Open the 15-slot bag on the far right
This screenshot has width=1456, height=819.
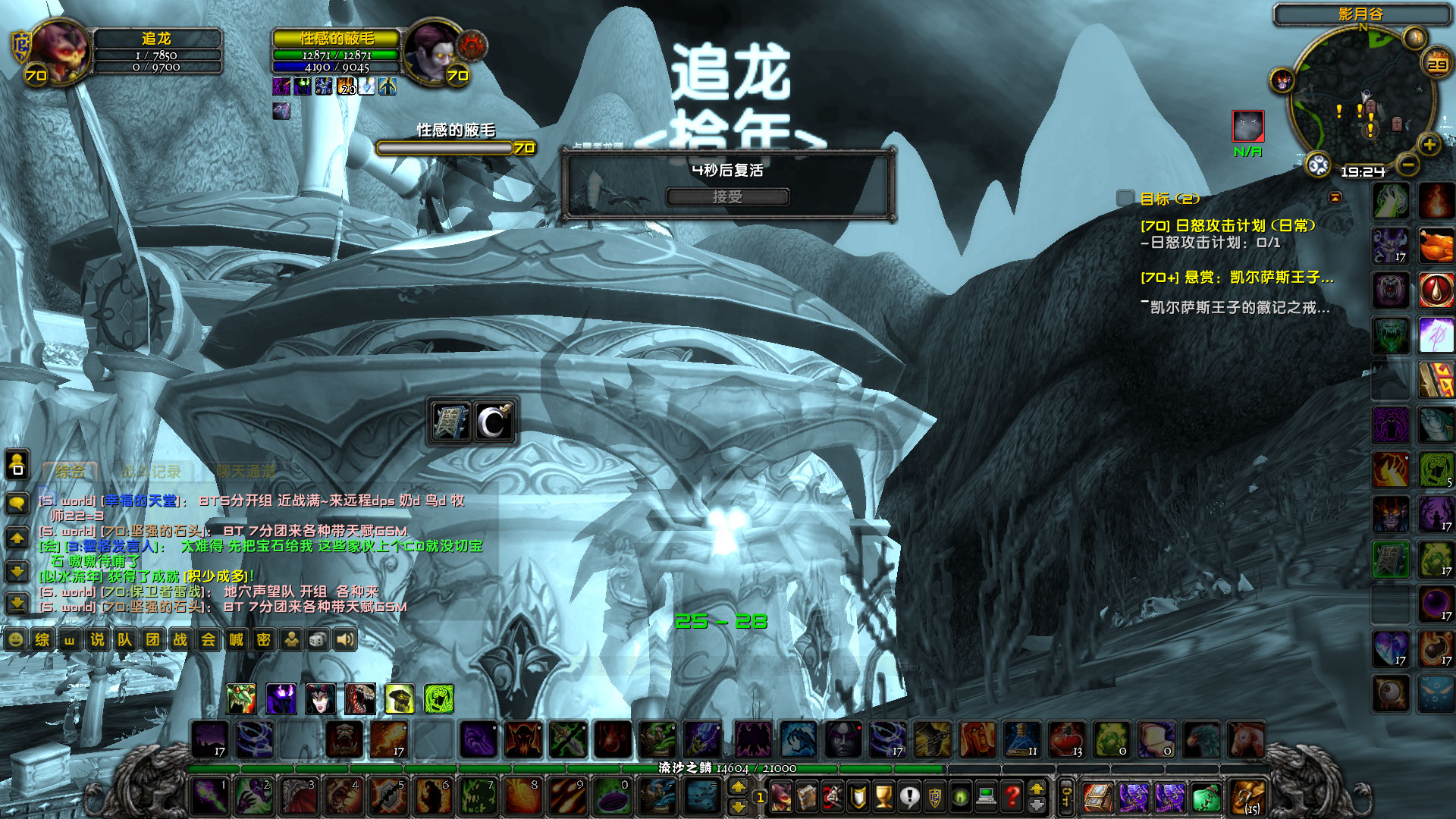pos(1247,796)
